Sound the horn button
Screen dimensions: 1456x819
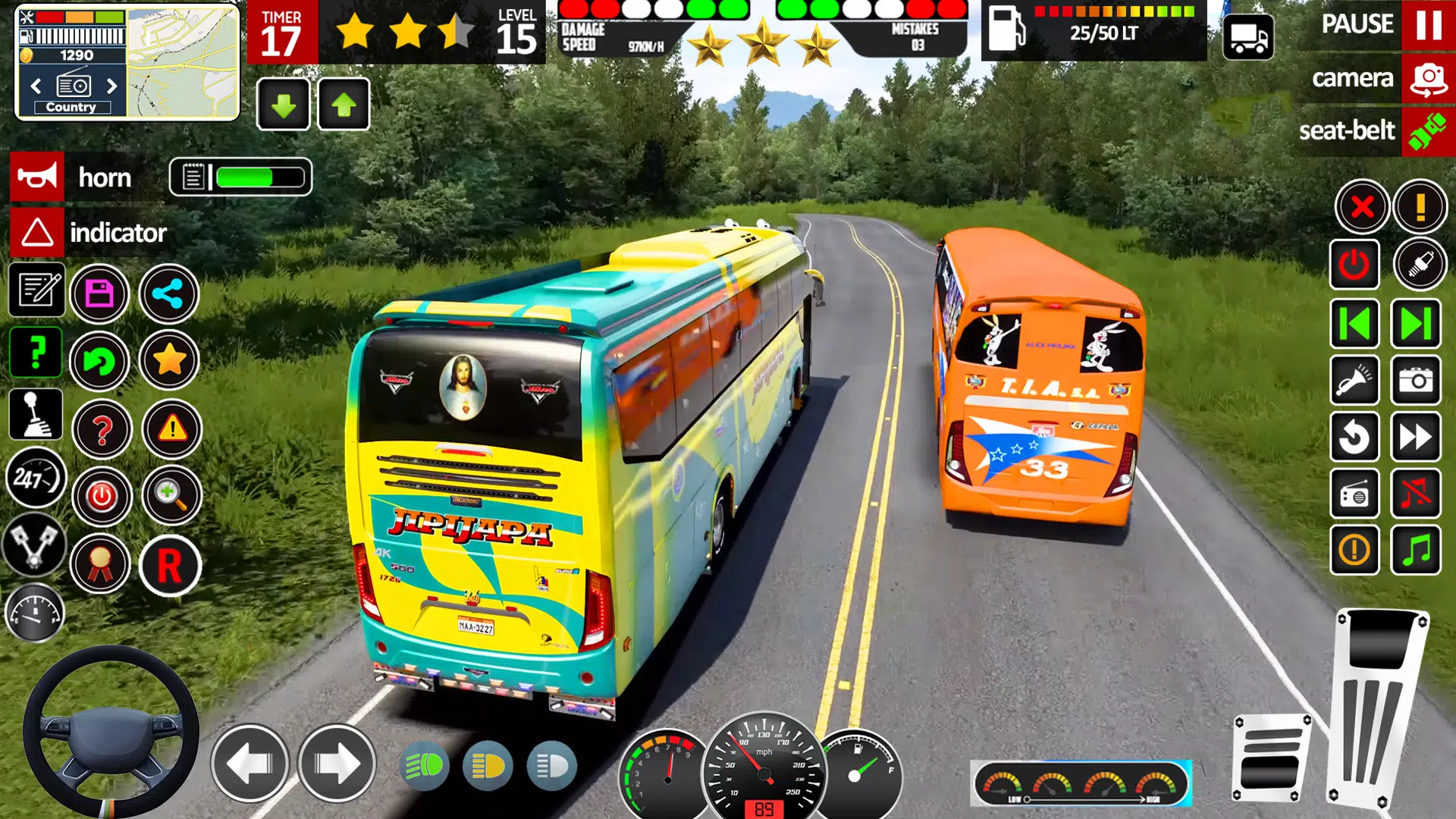(x=36, y=177)
